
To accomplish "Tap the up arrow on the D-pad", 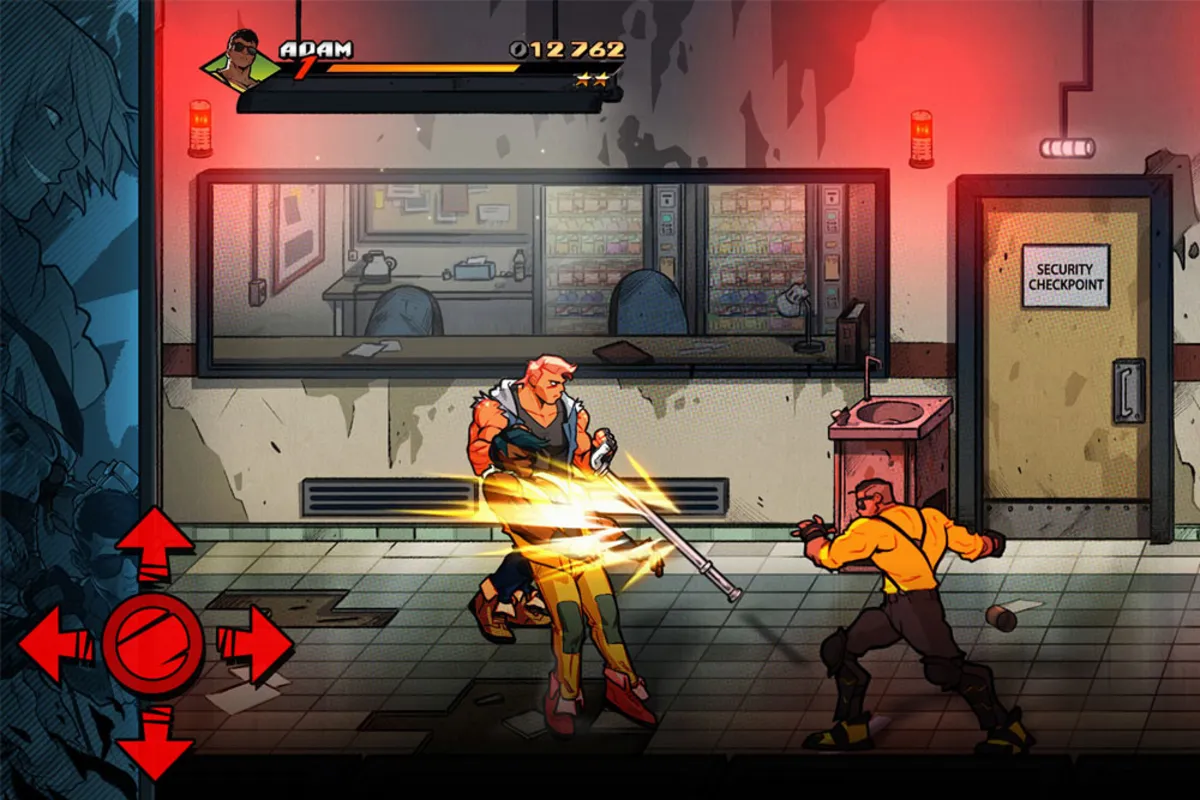I will click(154, 544).
